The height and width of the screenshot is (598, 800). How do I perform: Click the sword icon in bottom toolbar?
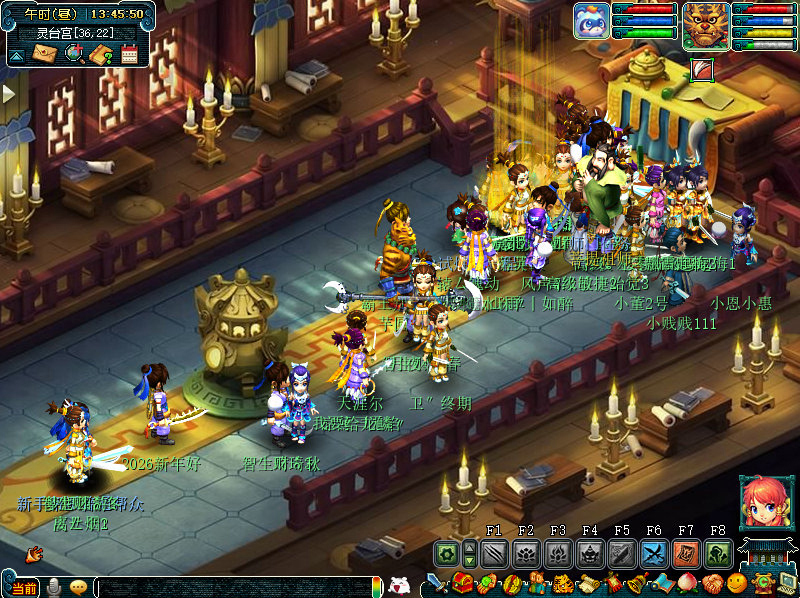(435, 583)
